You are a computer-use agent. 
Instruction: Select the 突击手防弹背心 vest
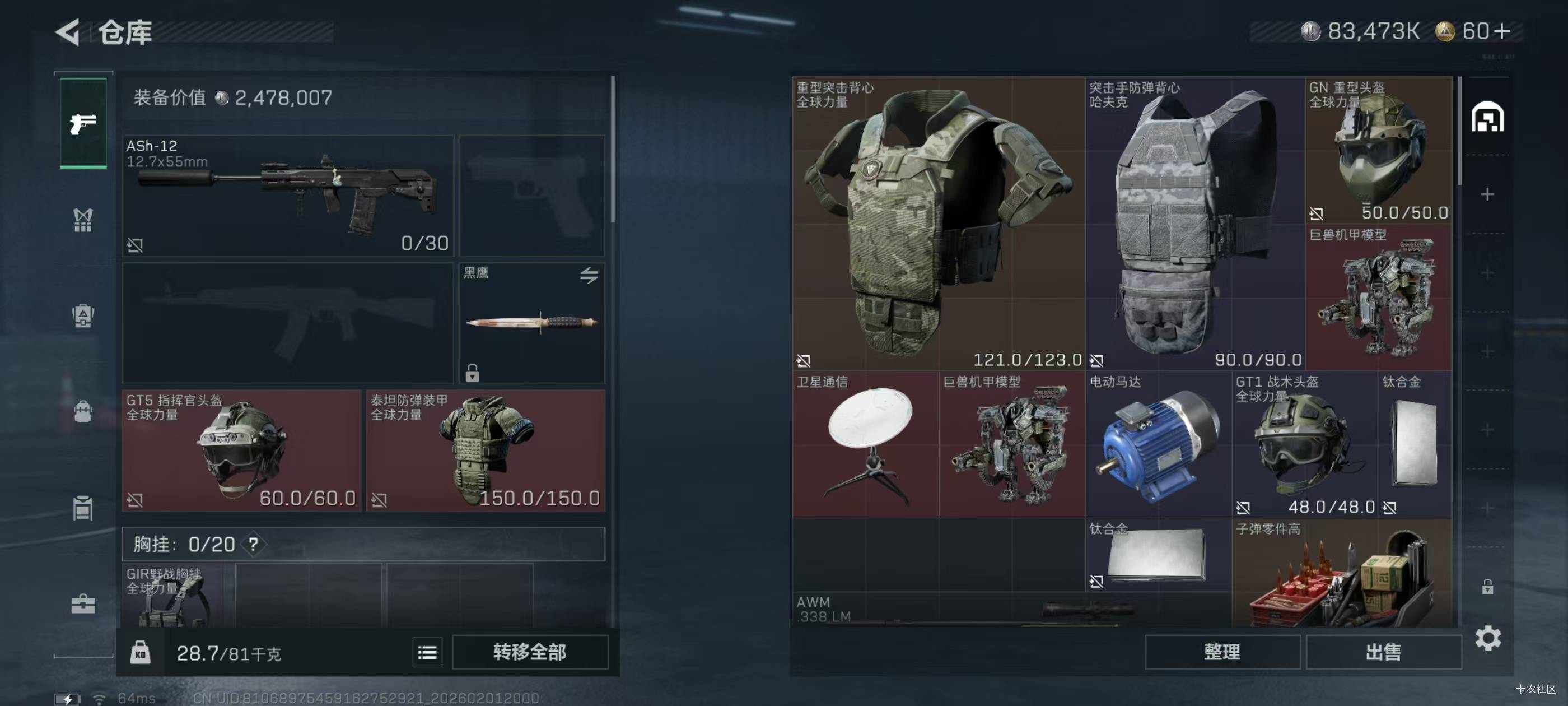(1195, 223)
